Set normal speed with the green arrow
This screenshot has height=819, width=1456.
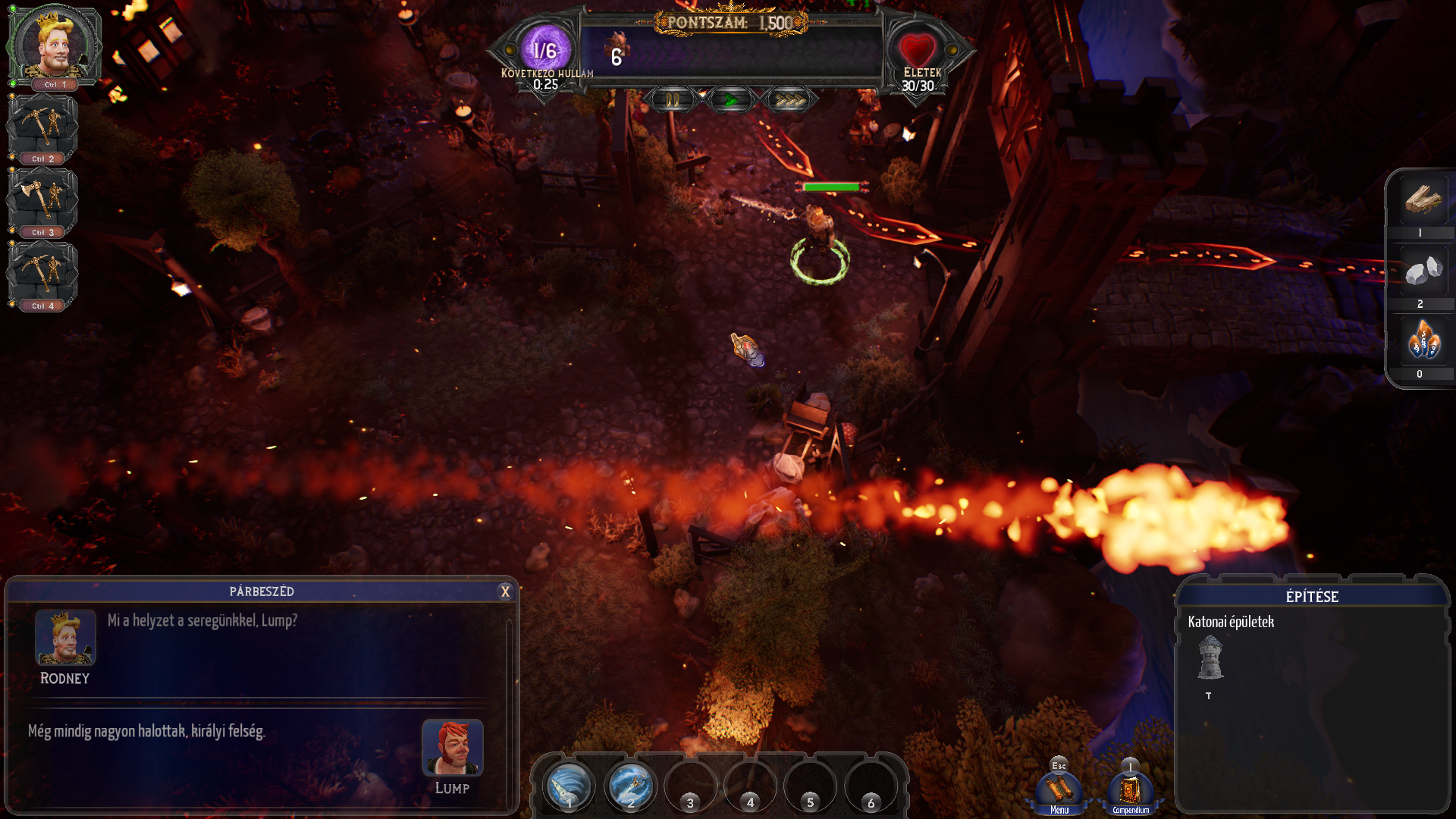730,100
